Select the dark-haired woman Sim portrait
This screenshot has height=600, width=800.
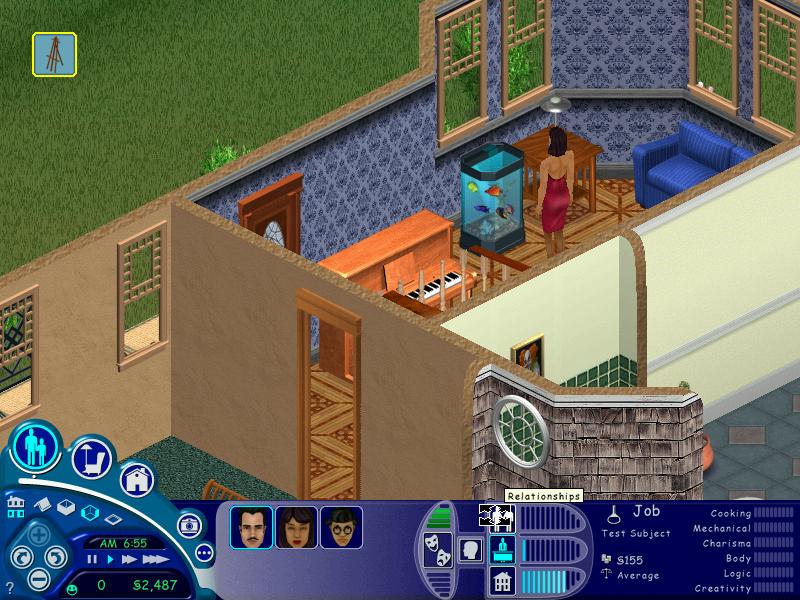coord(296,527)
